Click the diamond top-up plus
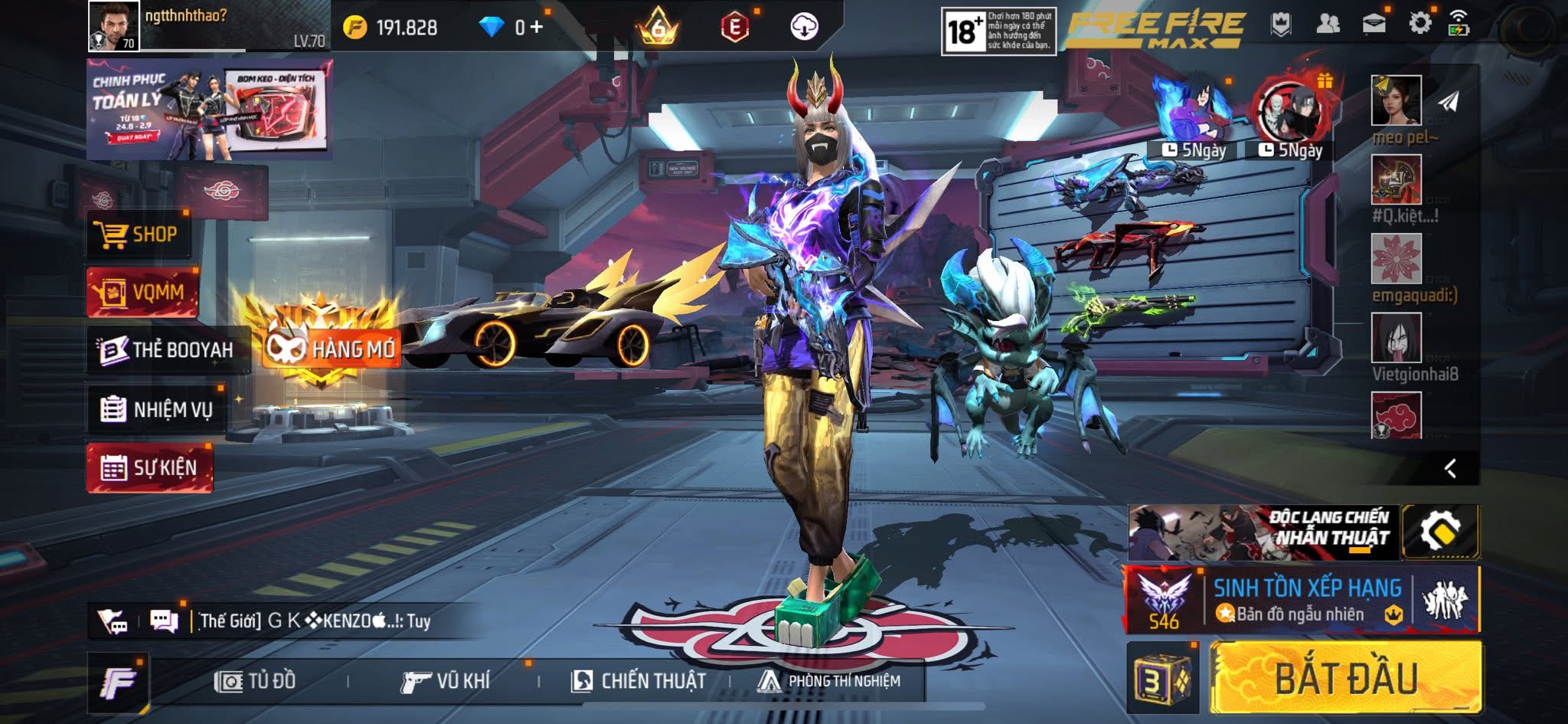 pos(537,27)
